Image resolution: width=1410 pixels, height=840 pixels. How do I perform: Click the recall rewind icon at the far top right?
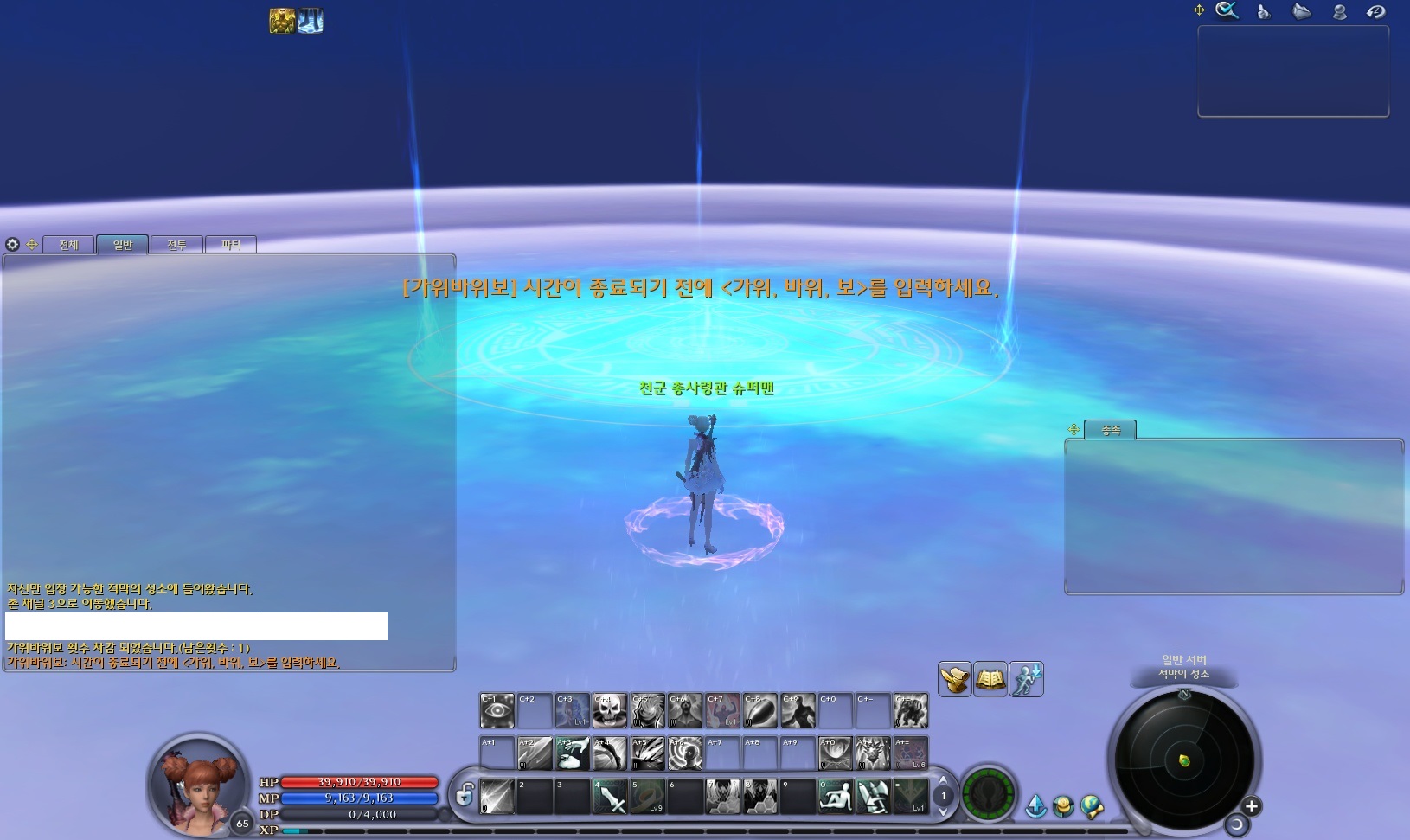(1375, 11)
